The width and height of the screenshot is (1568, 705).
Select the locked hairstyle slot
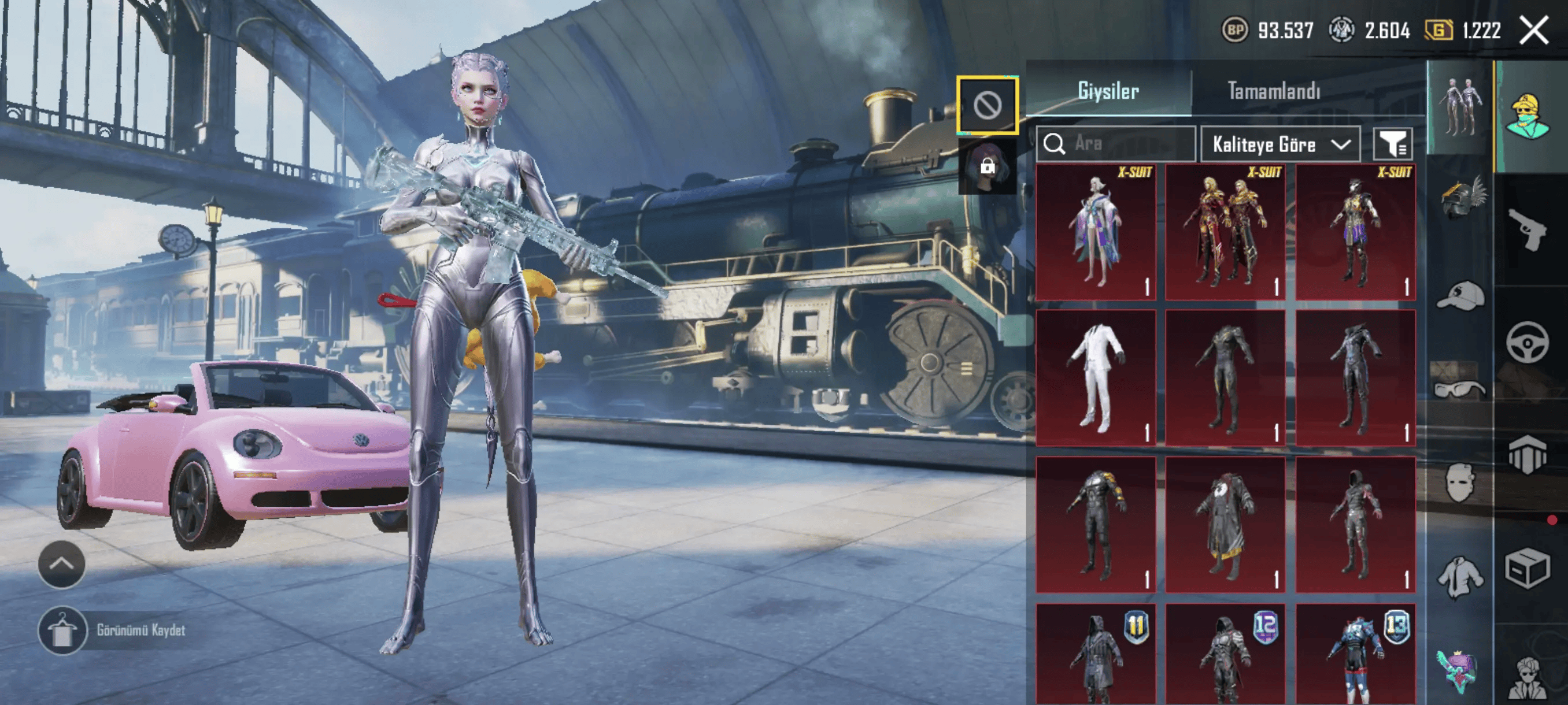[x=988, y=165]
